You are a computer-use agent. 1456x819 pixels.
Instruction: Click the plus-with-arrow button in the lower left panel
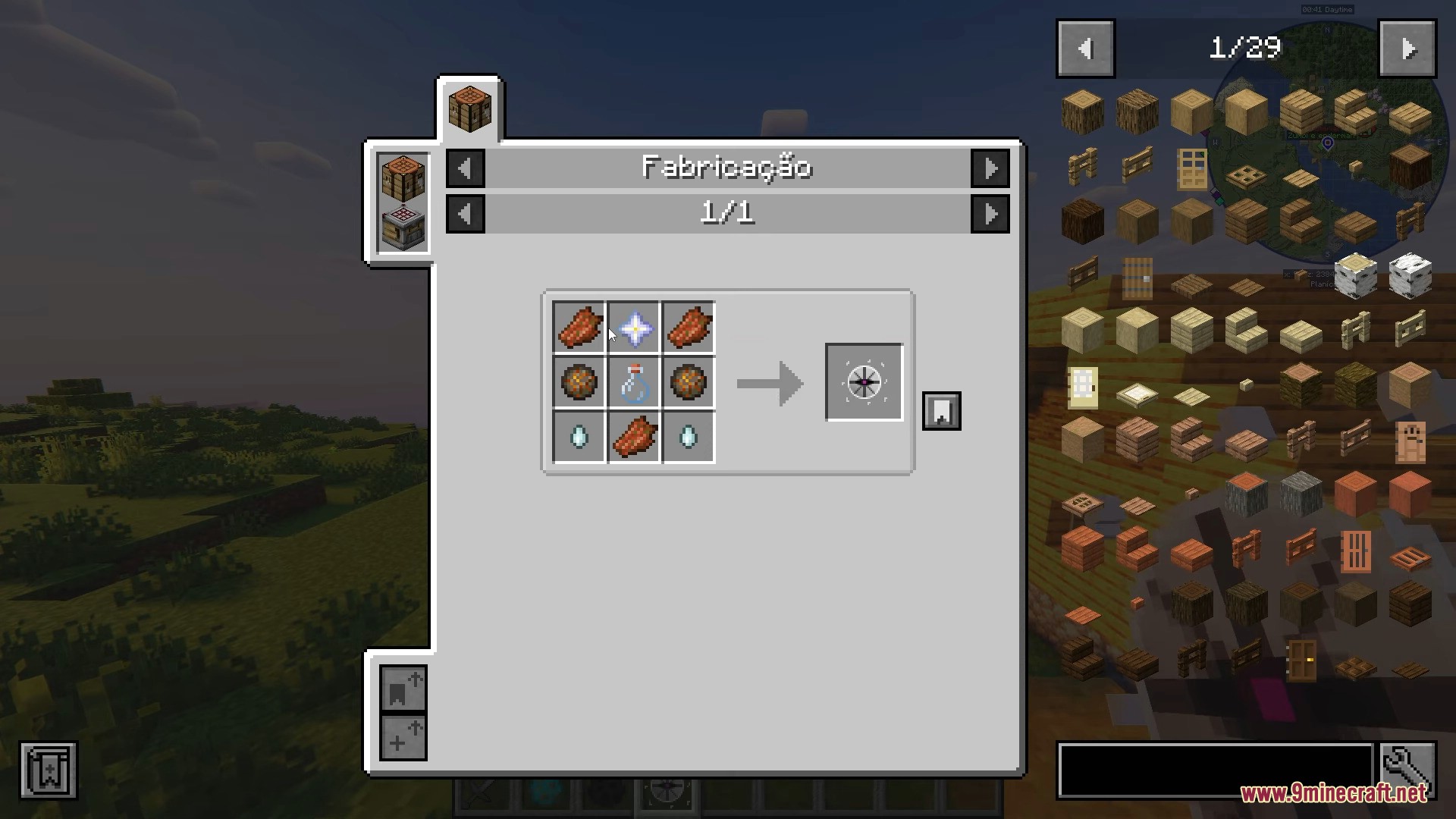pyautogui.click(x=403, y=737)
